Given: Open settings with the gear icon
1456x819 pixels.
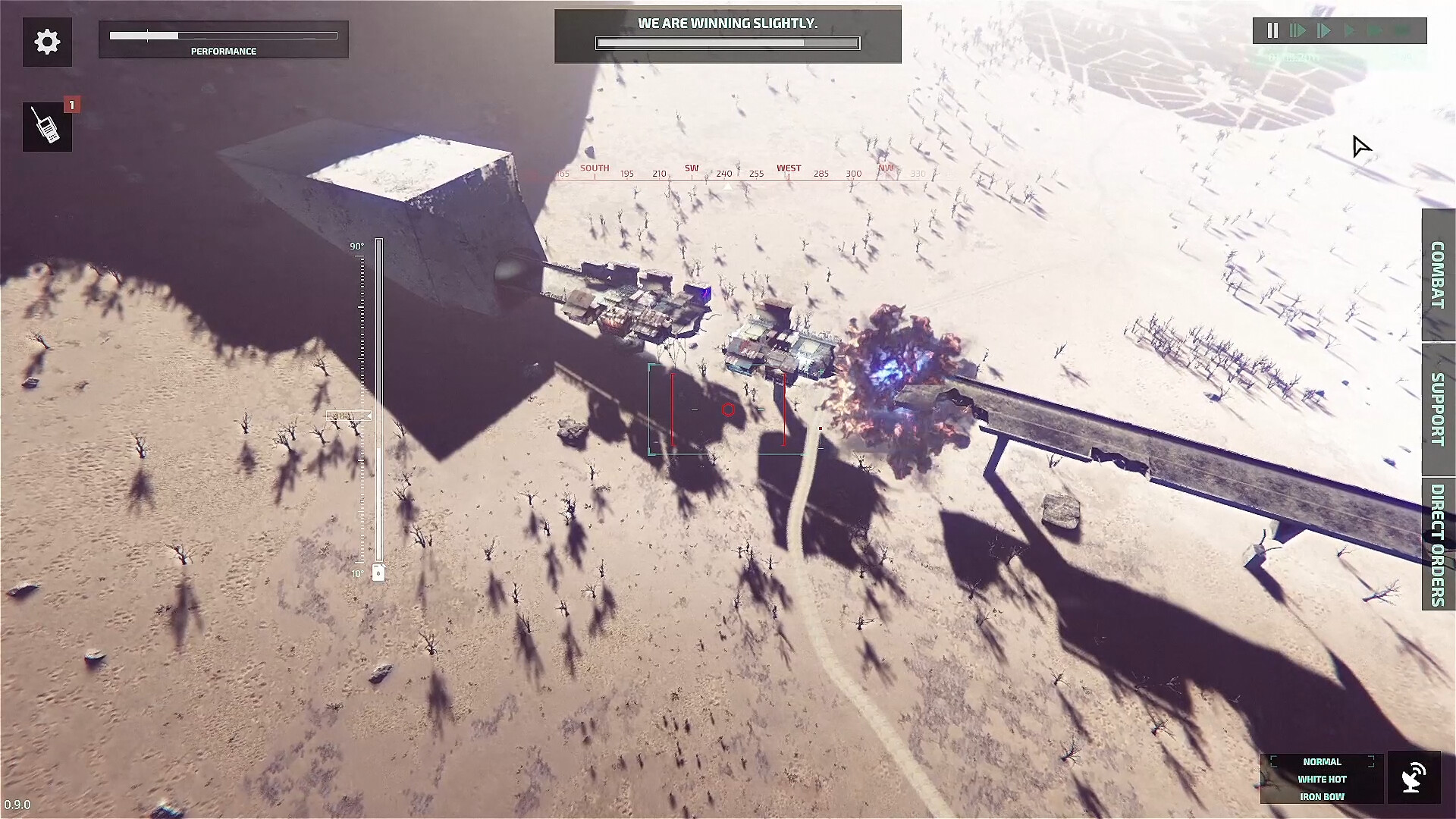Looking at the screenshot, I should click(x=47, y=42).
